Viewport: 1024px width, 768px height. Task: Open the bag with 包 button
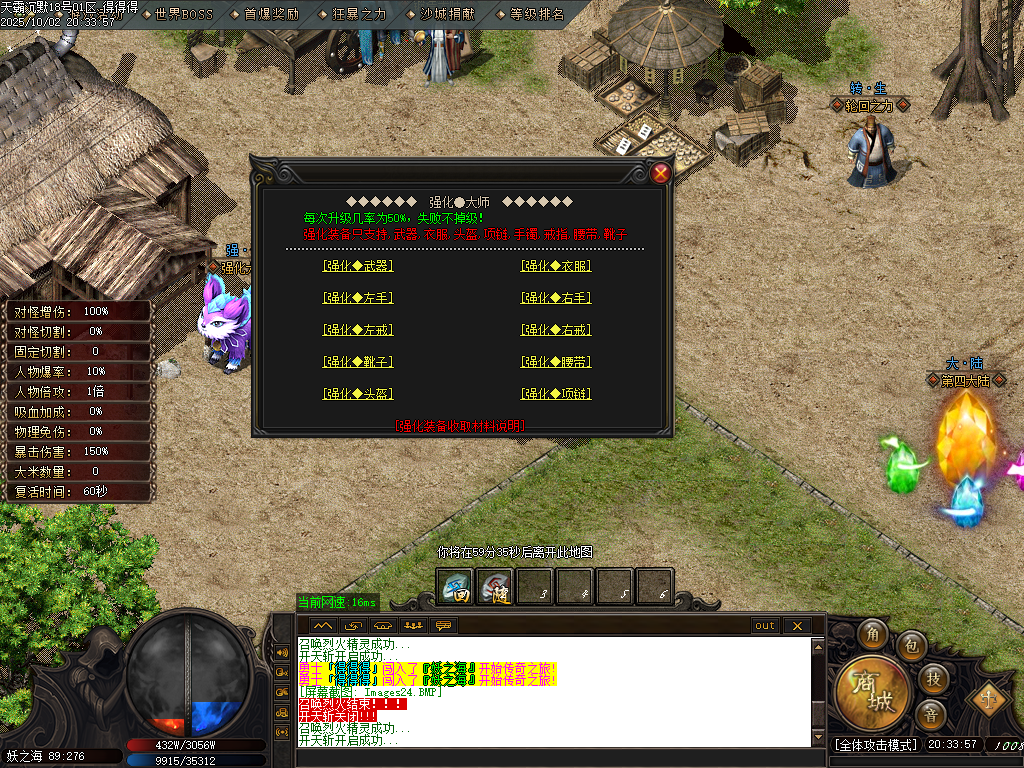pyautogui.click(x=910, y=644)
